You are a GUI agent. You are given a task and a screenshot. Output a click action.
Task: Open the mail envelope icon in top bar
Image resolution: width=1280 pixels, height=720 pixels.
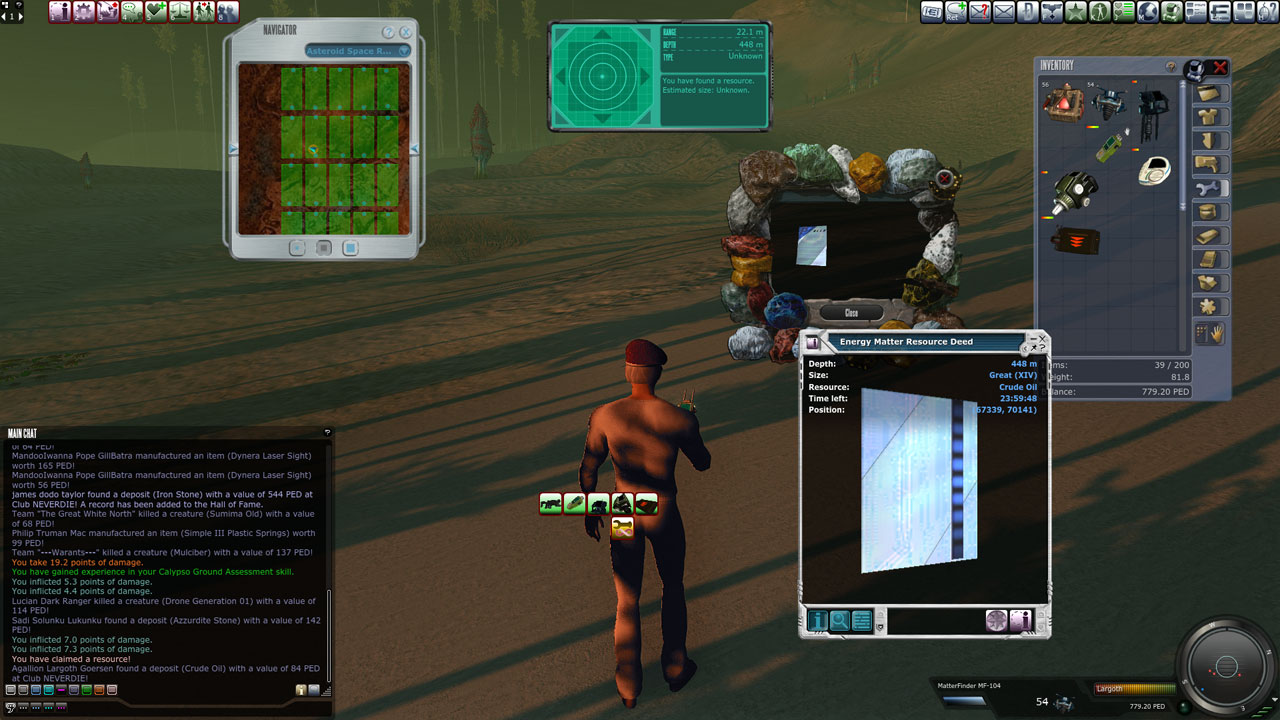tap(1003, 12)
